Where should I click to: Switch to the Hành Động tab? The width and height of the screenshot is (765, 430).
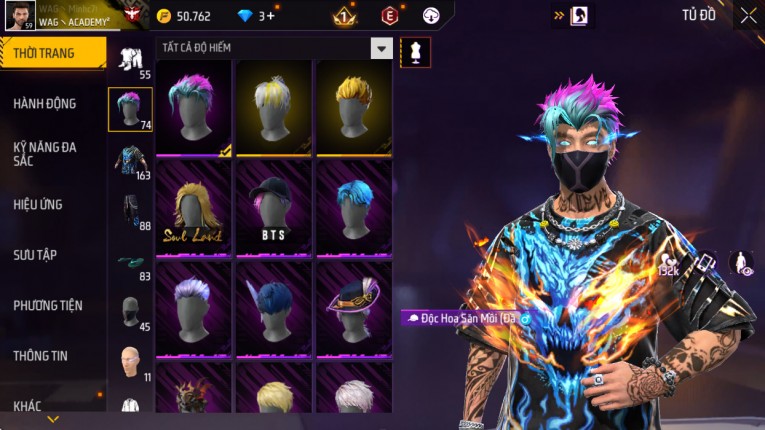tap(45, 103)
